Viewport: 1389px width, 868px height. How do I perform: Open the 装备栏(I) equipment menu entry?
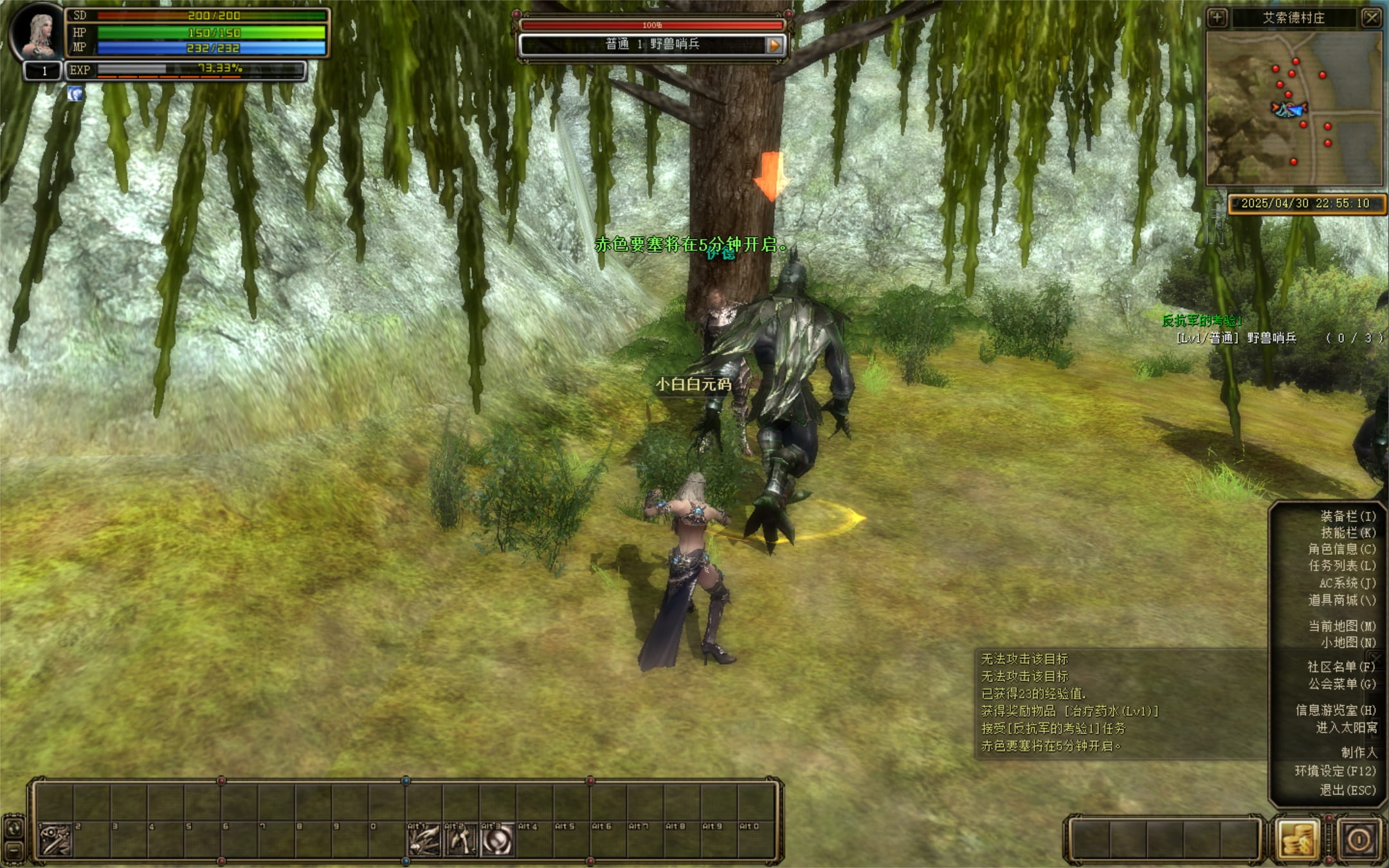[1347, 516]
